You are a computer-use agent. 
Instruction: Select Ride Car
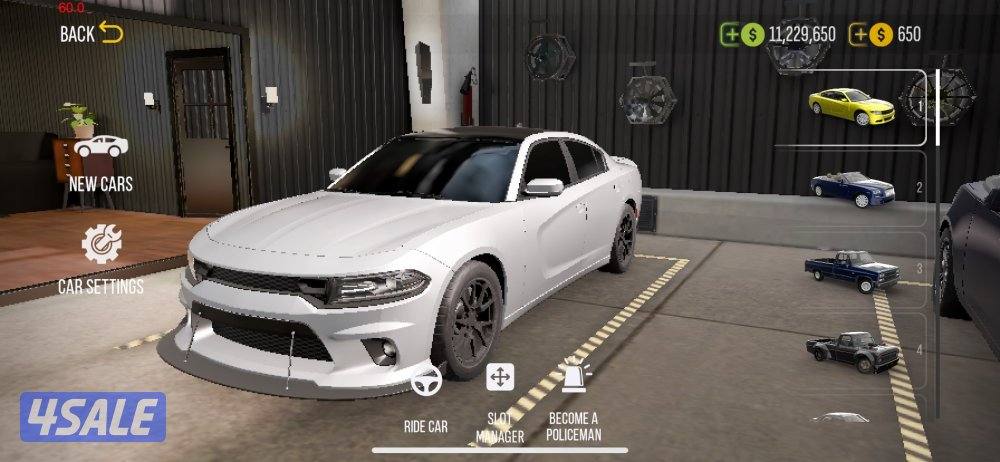pos(426,400)
